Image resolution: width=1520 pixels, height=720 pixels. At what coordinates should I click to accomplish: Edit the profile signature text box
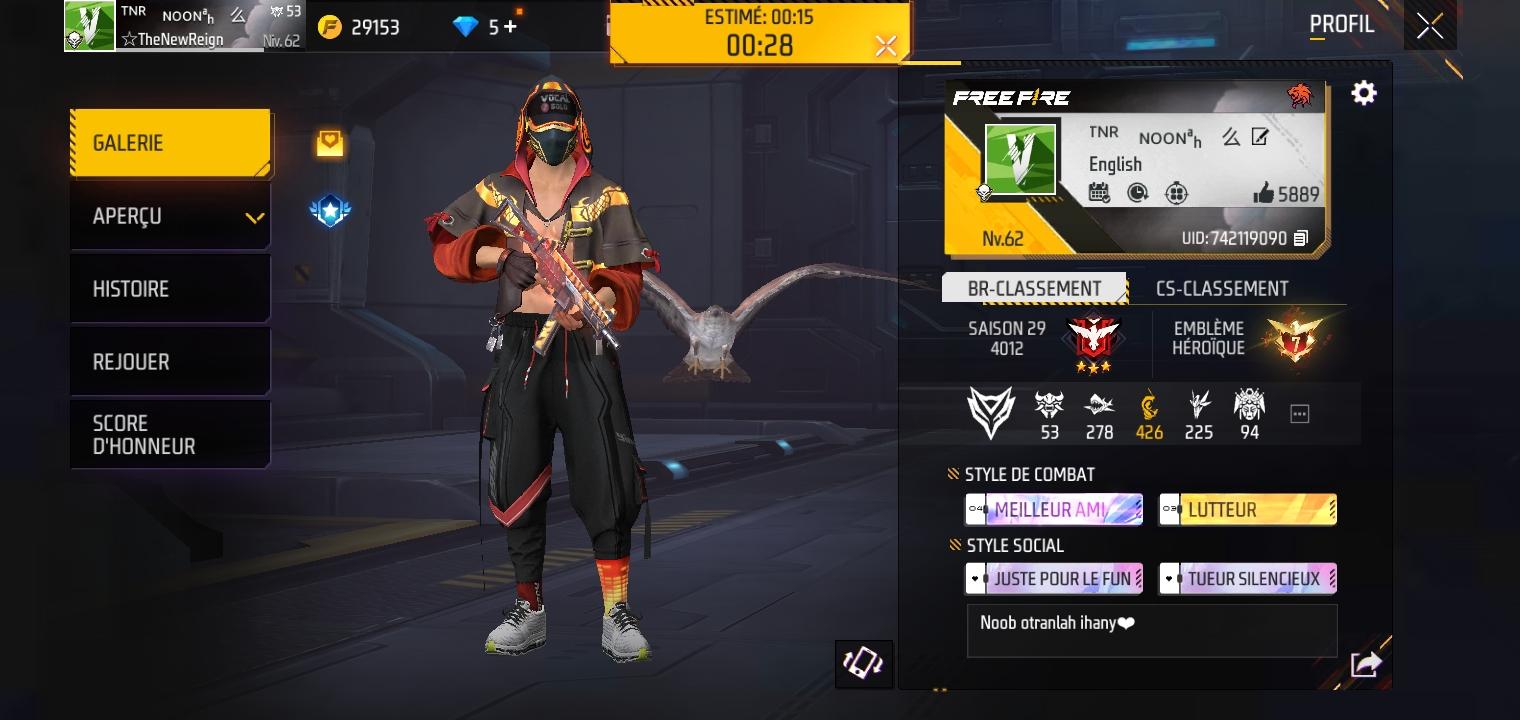click(1152, 630)
